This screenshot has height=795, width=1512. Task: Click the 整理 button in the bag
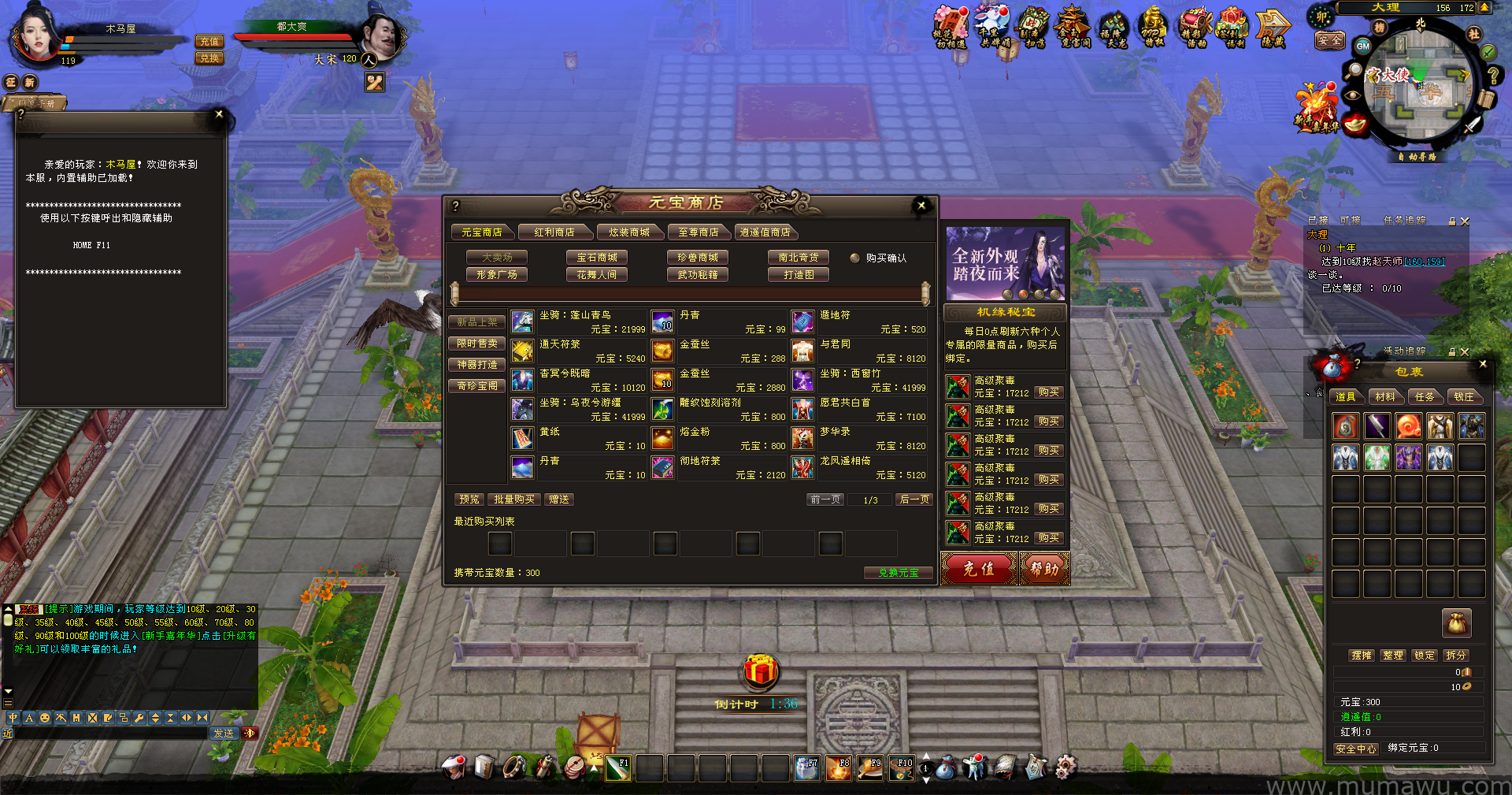pos(1392,656)
